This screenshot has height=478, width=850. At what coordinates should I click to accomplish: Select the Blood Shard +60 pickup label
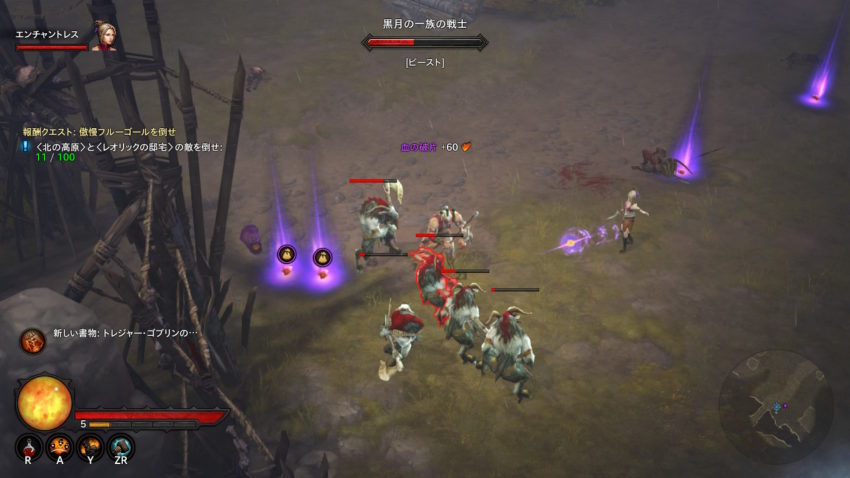point(434,147)
